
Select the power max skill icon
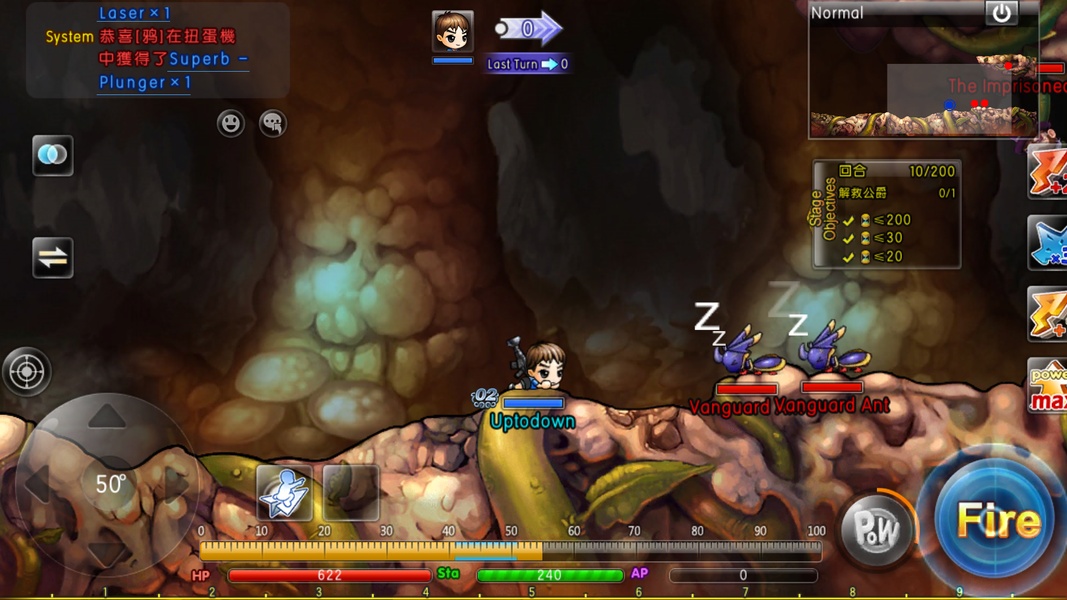coord(1048,387)
